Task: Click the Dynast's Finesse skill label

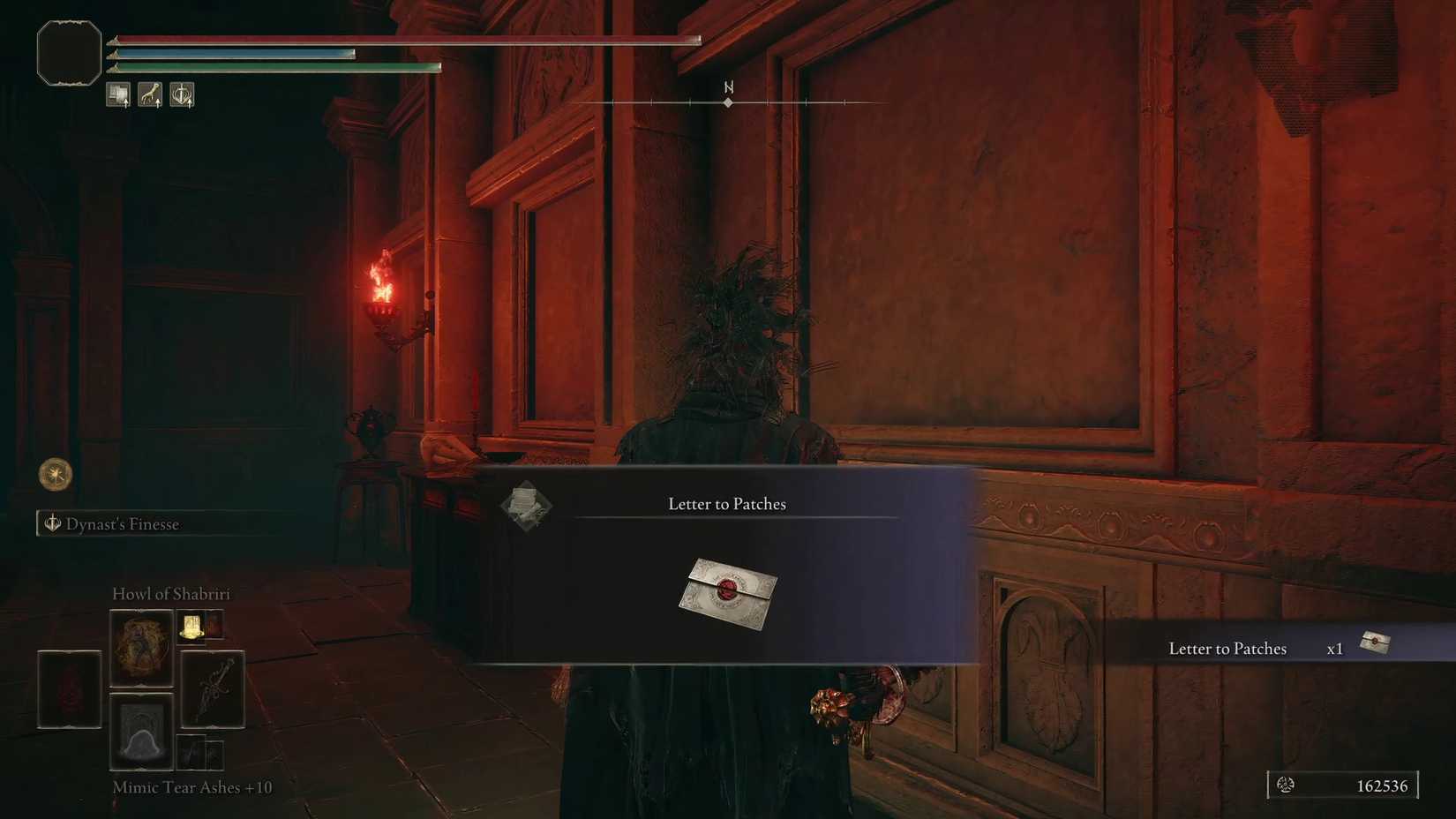Action: tap(124, 523)
